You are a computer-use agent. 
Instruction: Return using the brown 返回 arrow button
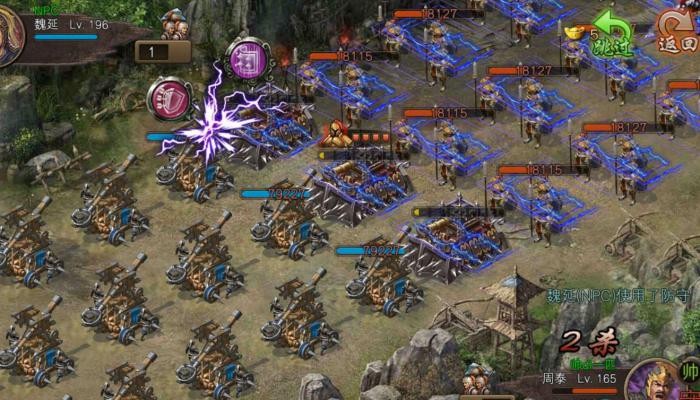pyautogui.click(x=677, y=32)
